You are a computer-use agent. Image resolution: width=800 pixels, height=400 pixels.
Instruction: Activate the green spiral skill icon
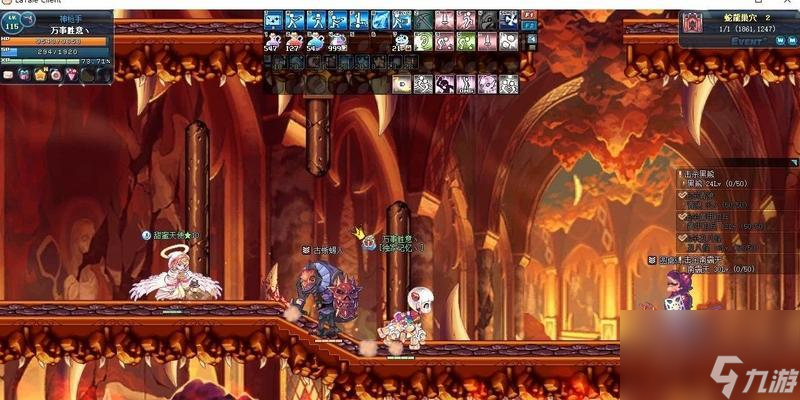(423, 41)
